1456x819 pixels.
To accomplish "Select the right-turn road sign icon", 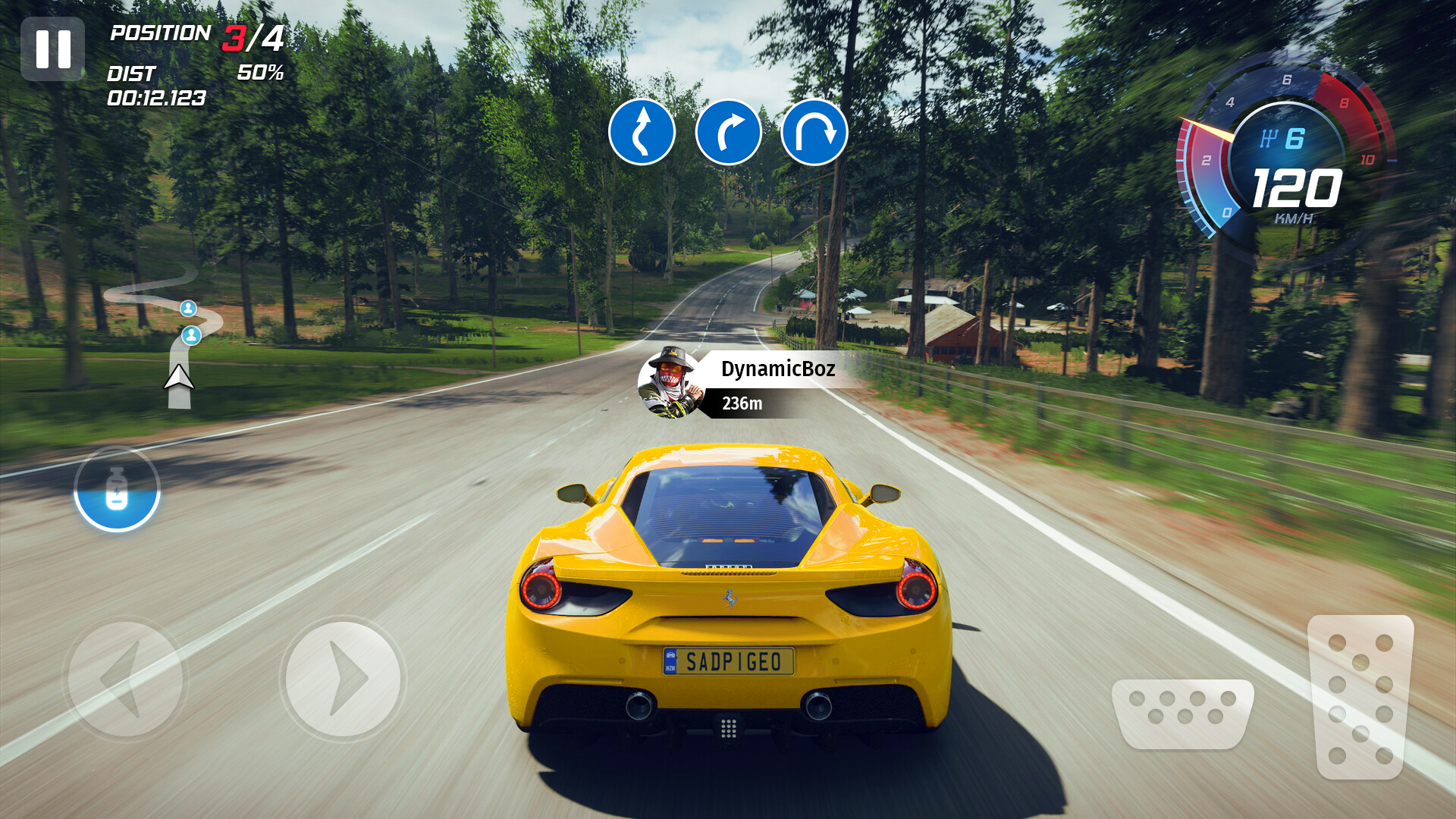I will pyautogui.click(x=728, y=132).
